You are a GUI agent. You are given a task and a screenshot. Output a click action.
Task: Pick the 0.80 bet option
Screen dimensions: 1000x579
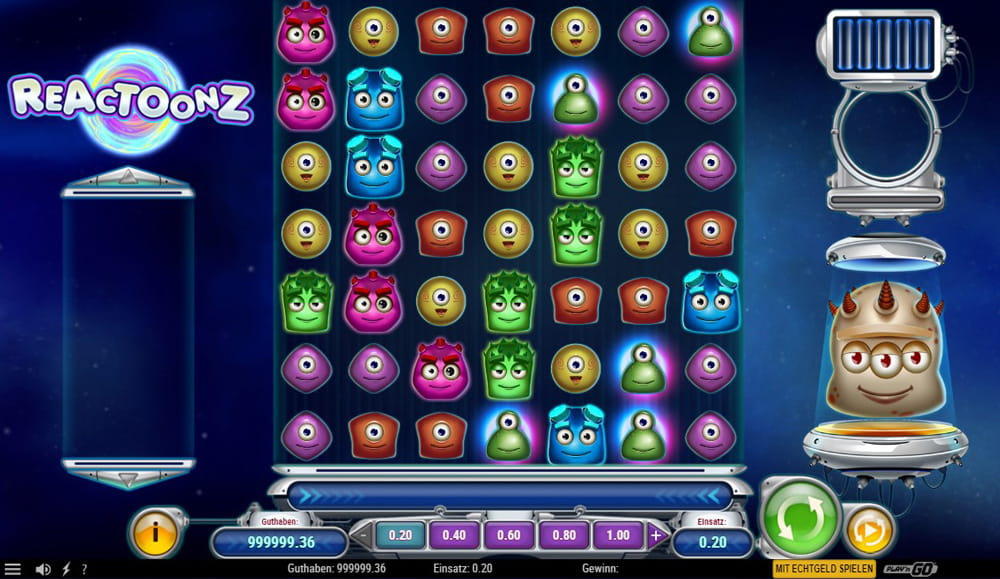pyautogui.click(x=563, y=535)
